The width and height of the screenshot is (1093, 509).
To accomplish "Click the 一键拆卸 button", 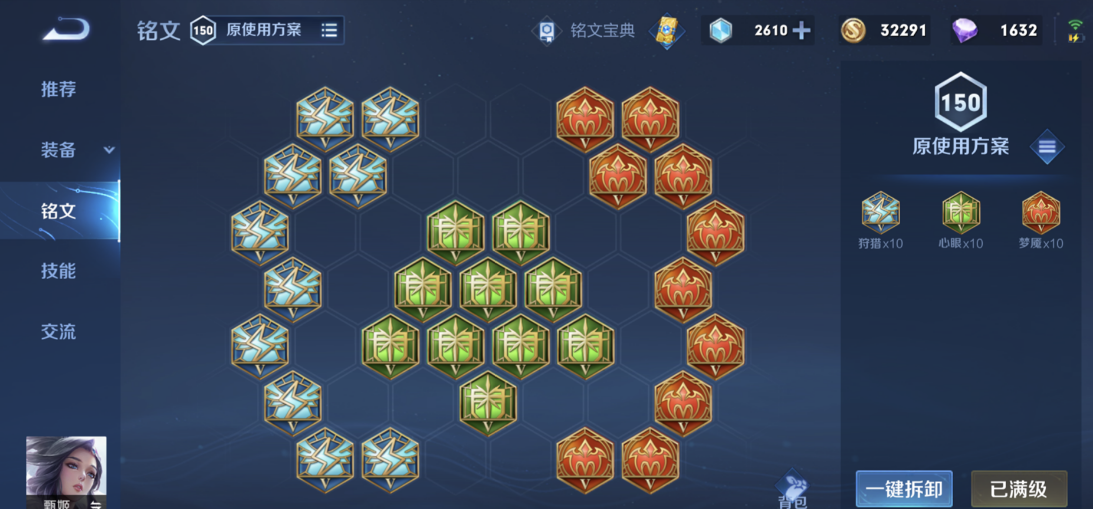I will pos(904,489).
